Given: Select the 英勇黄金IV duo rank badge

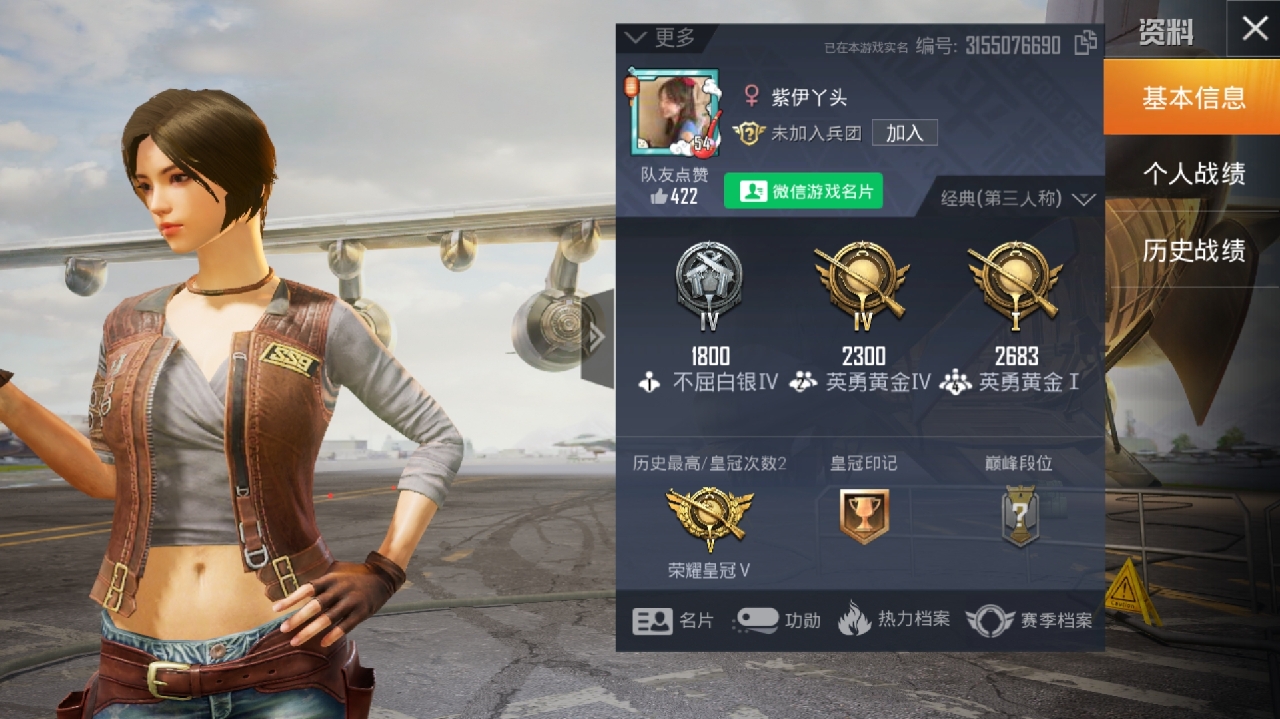Looking at the screenshot, I should tap(862, 282).
